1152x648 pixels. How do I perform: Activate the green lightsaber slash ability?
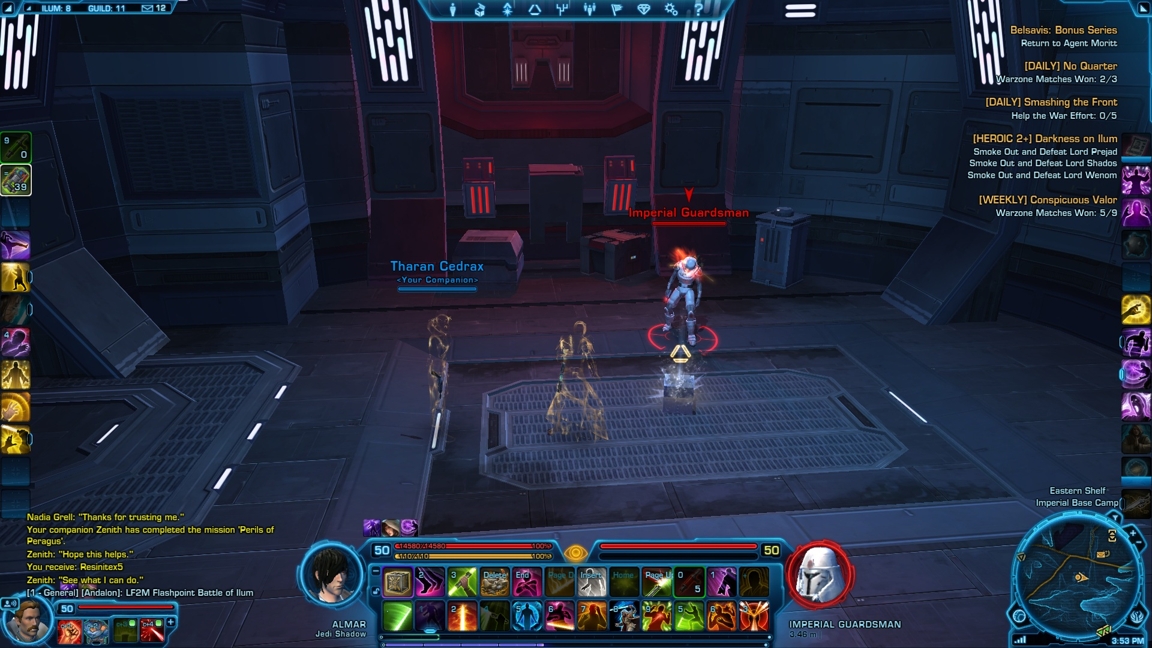(398, 616)
